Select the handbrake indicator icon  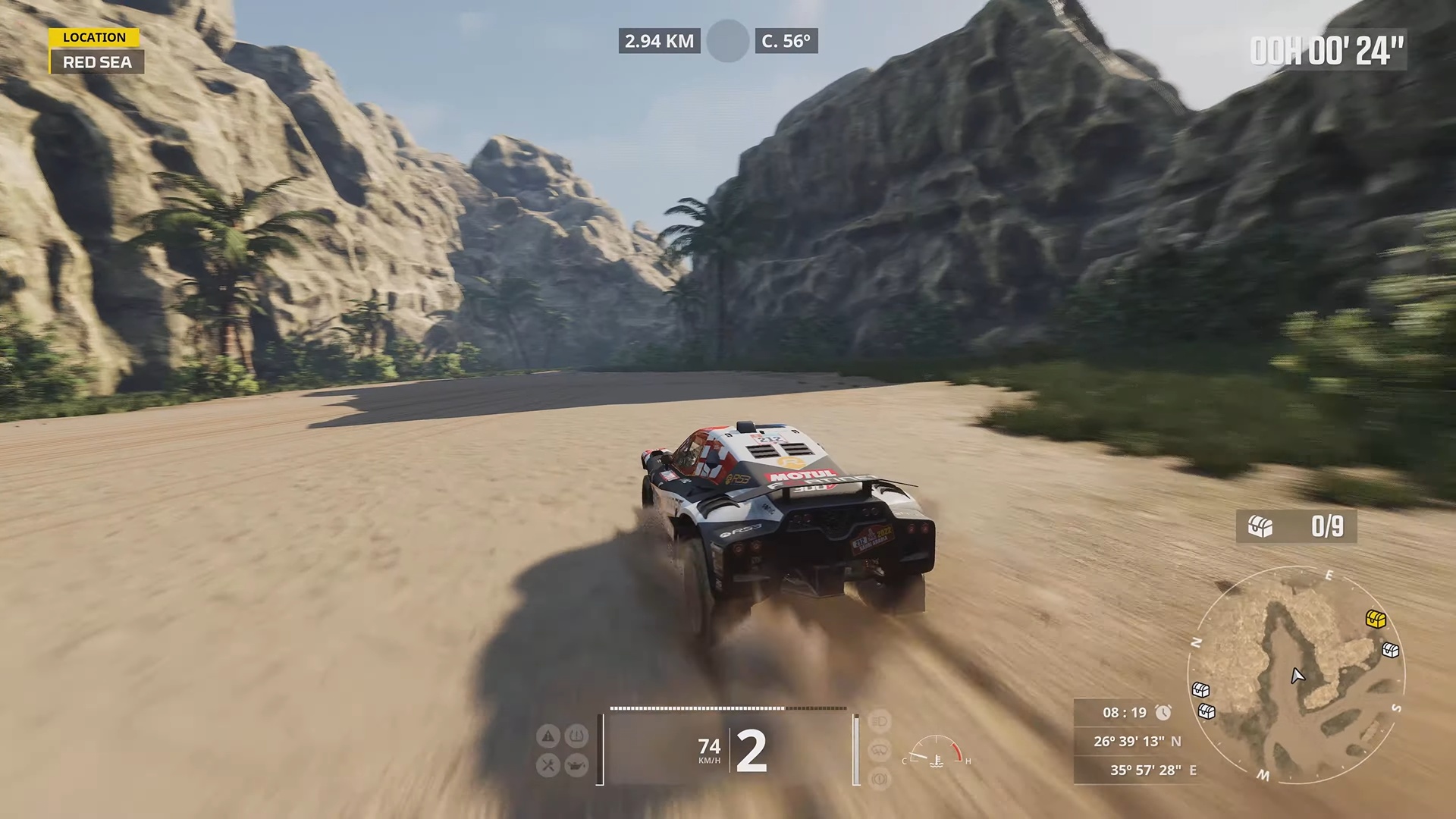[x=879, y=778]
